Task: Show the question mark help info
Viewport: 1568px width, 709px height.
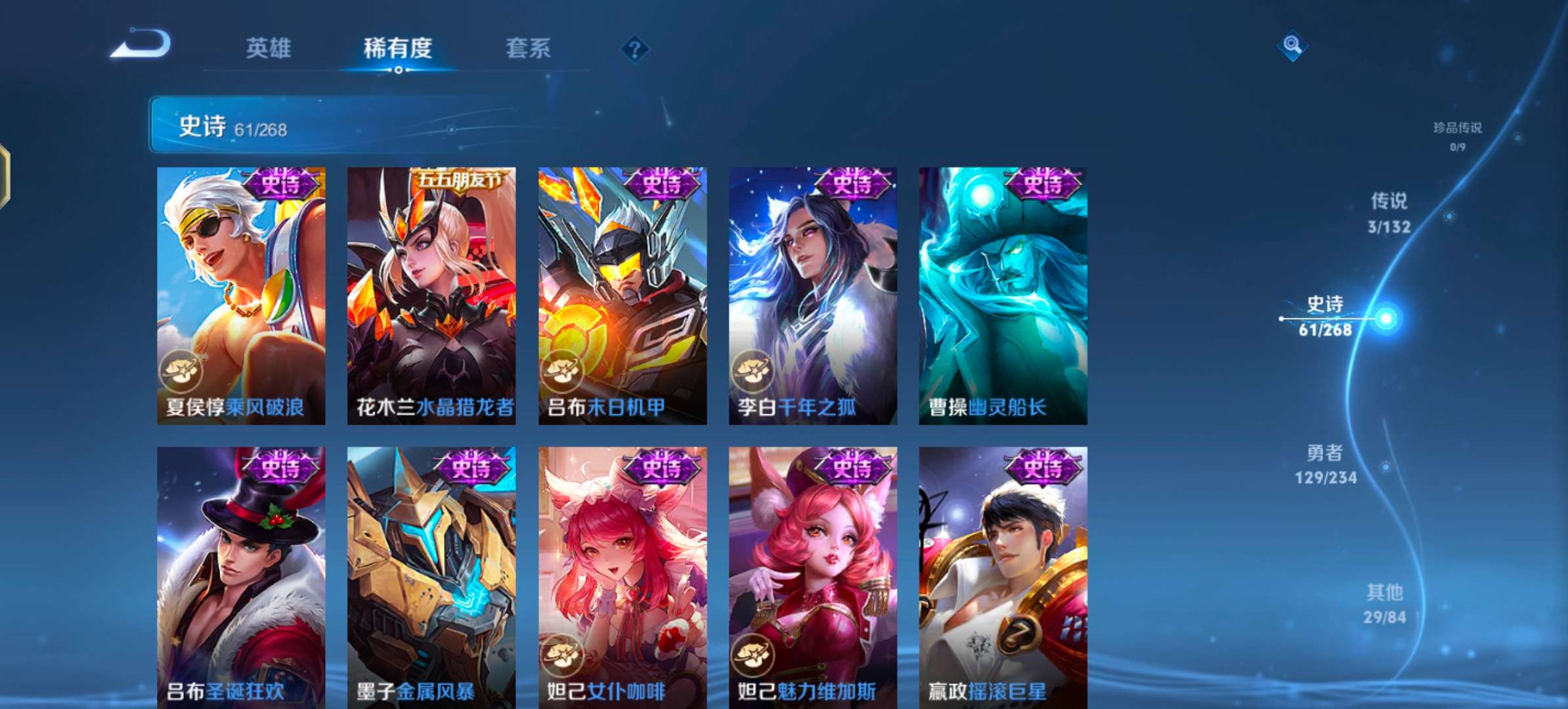Action: [634, 49]
